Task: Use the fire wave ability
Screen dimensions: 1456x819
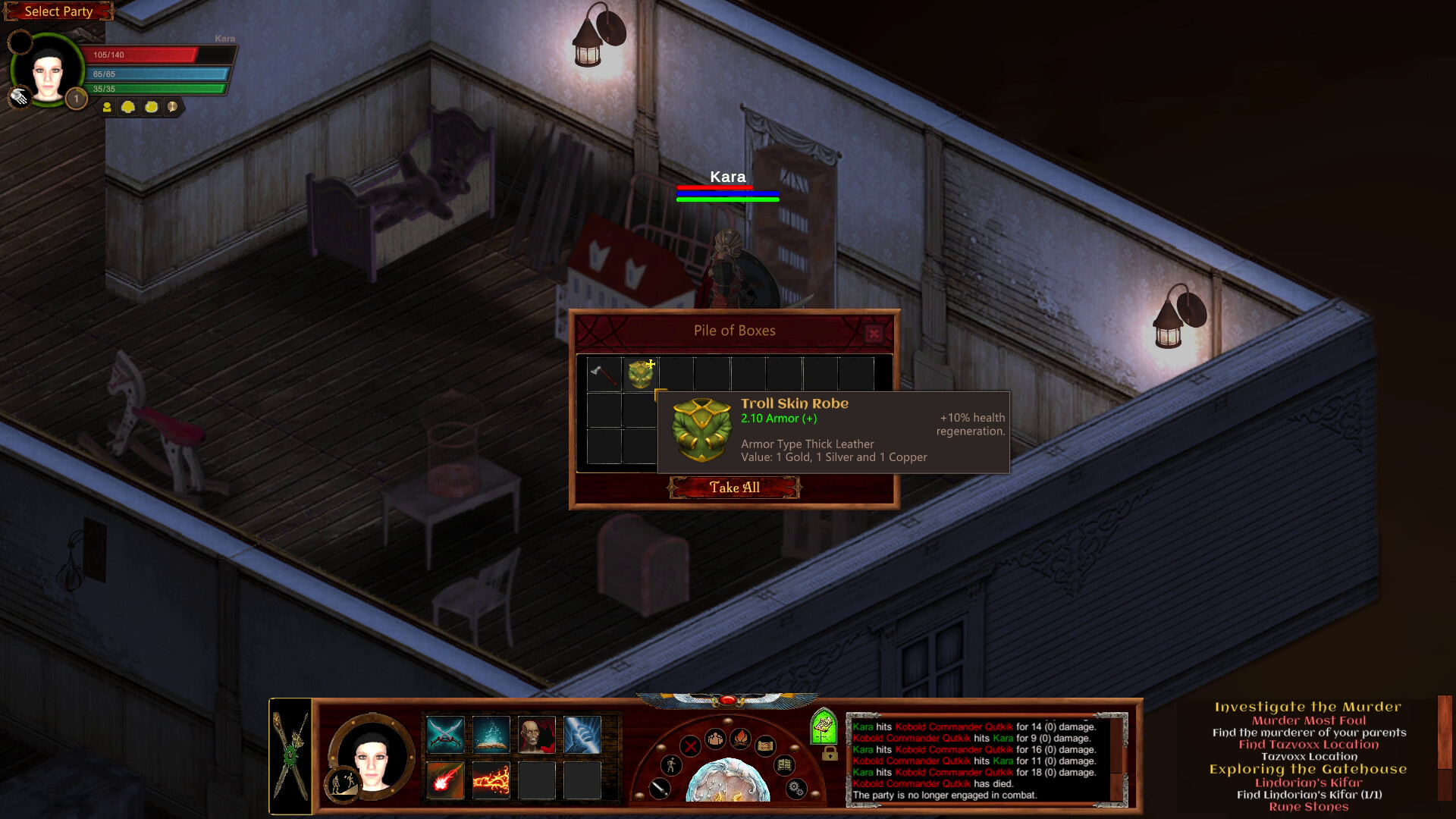Action: [491, 780]
